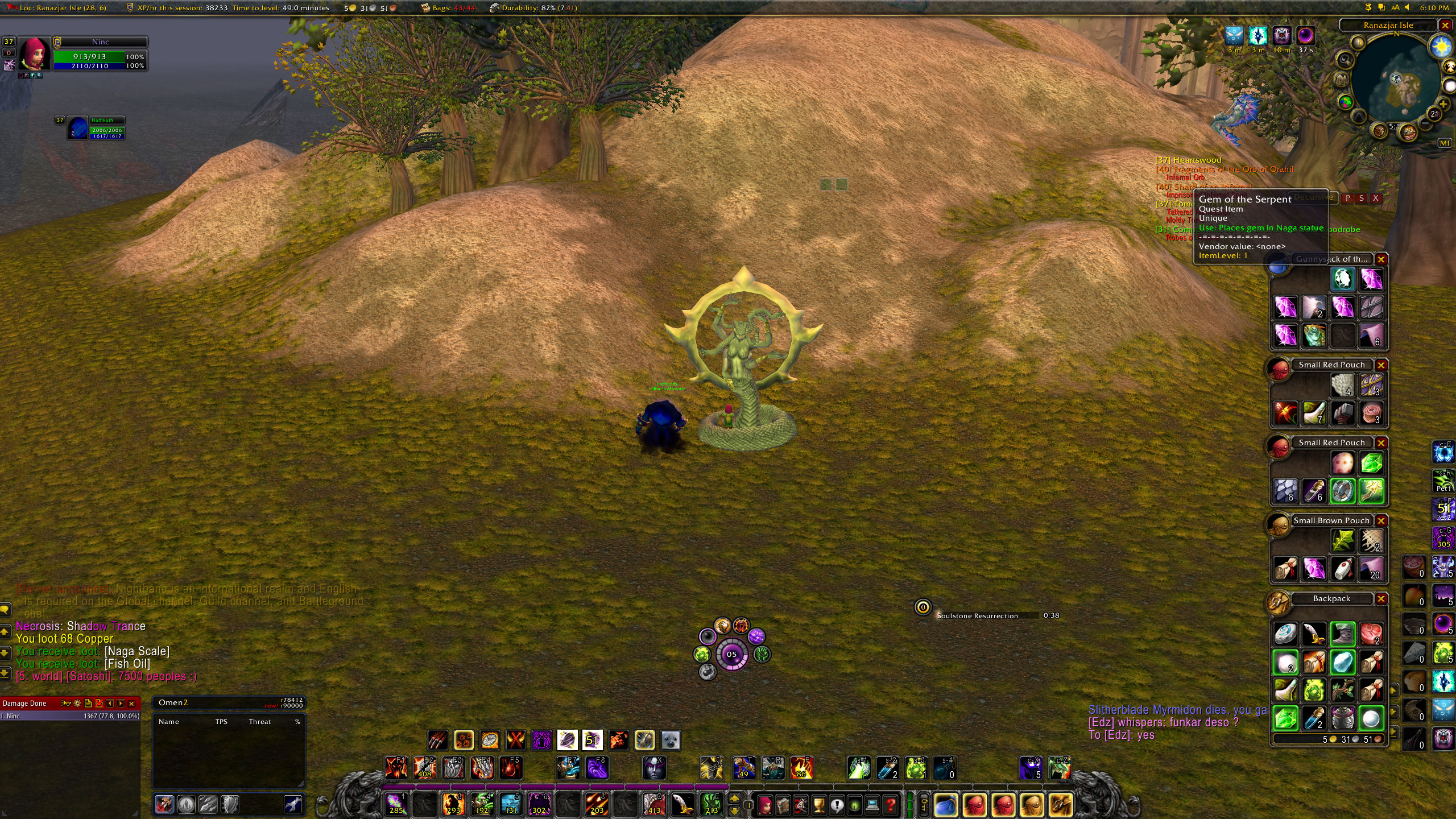Click the tracking magnifier icon on the minimap
This screenshot has width=1456, height=819.
click(1345, 60)
